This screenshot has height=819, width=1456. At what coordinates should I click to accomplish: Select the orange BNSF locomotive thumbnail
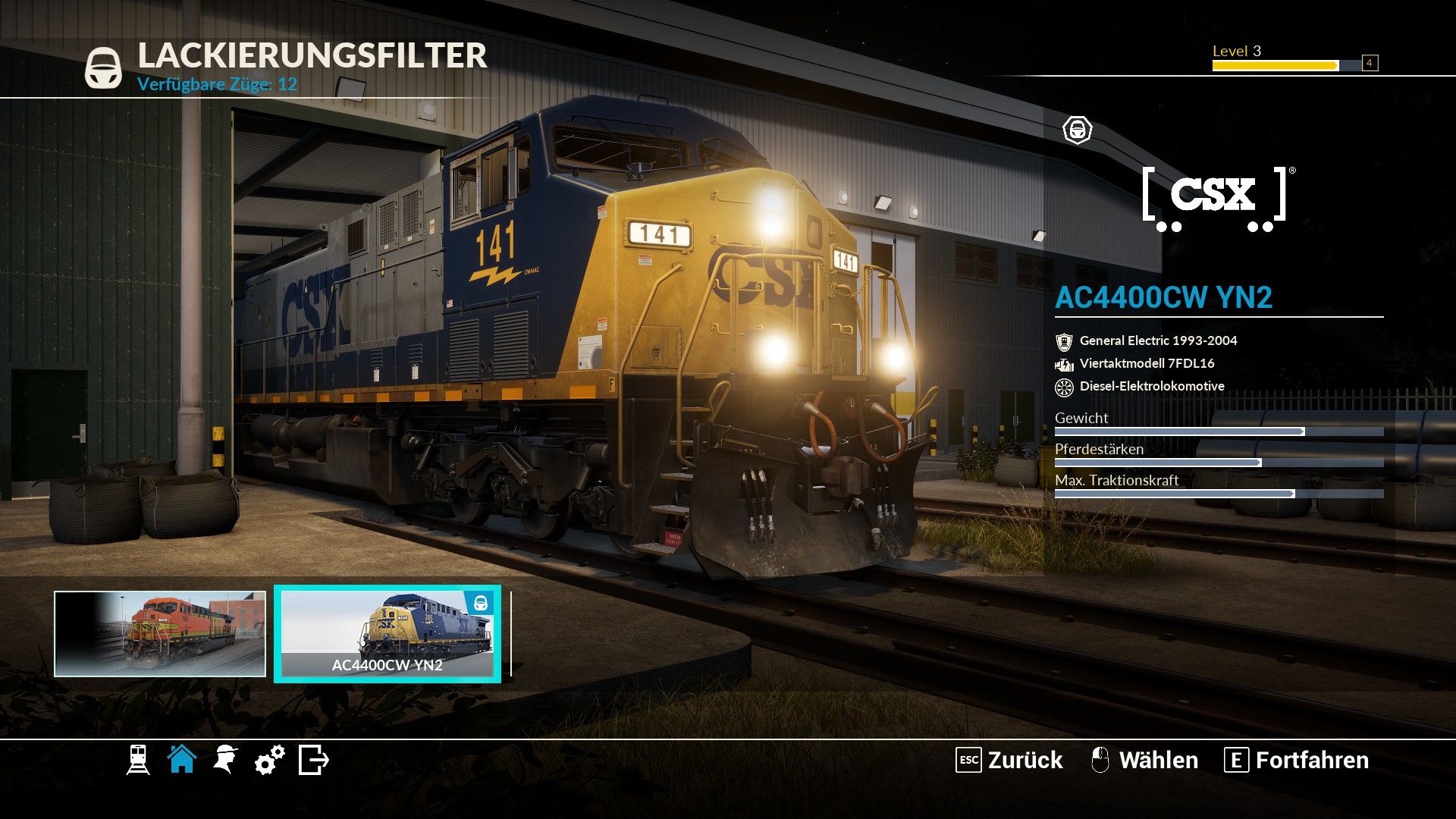click(160, 634)
